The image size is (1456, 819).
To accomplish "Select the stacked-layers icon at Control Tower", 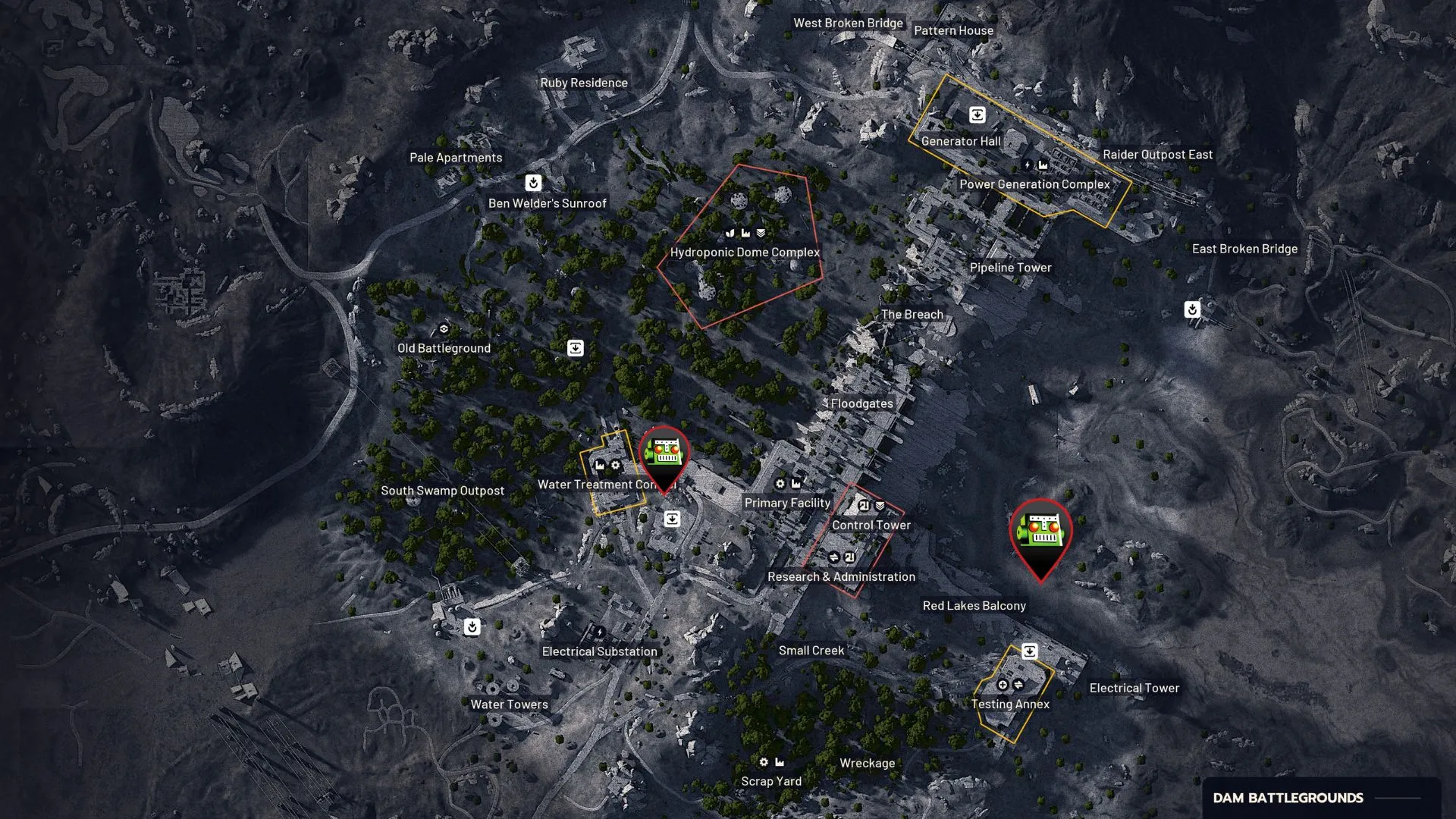I will tap(880, 506).
